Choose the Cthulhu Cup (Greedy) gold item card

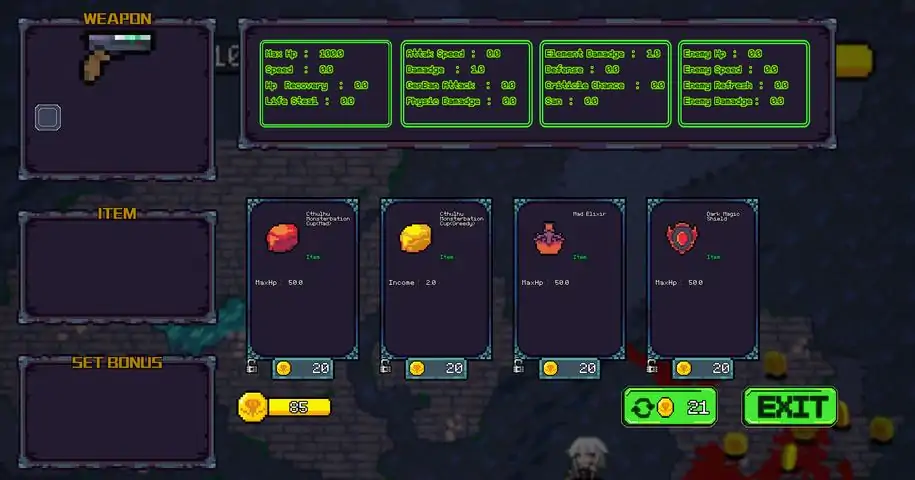coord(436,277)
